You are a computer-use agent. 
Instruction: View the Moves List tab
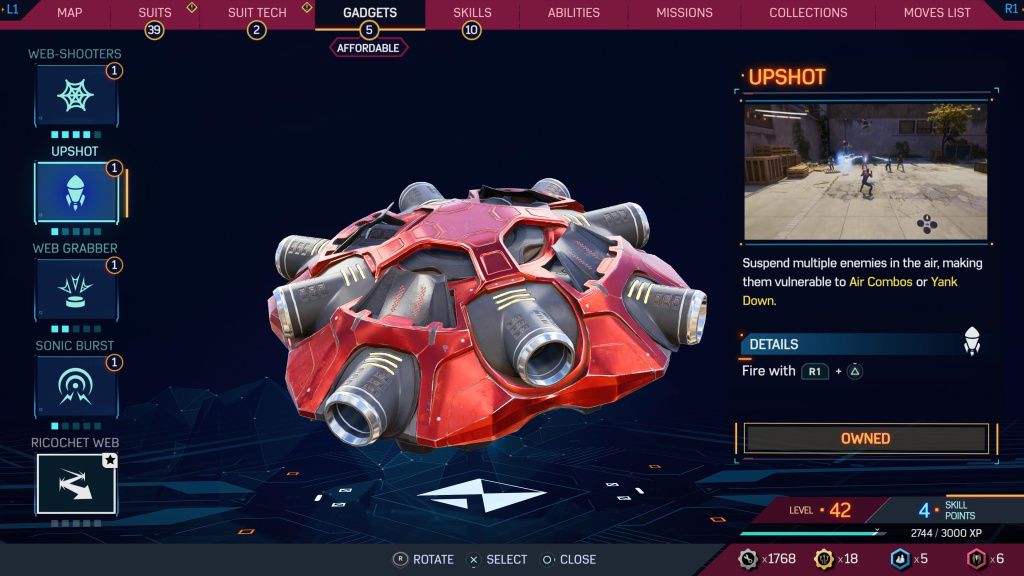tap(937, 13)
